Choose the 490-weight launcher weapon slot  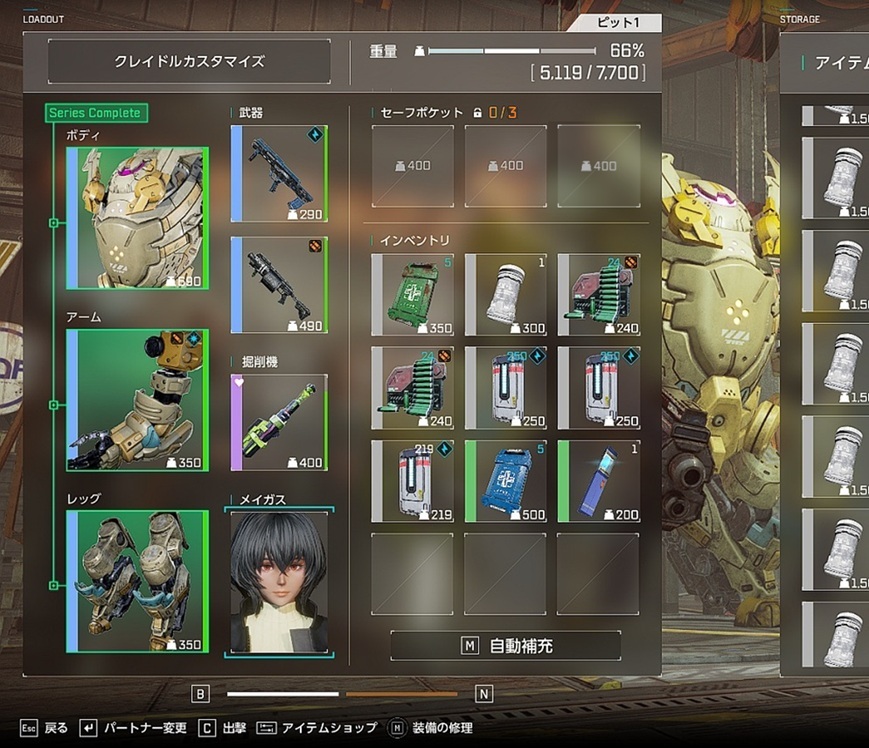[x=279, y=285]
